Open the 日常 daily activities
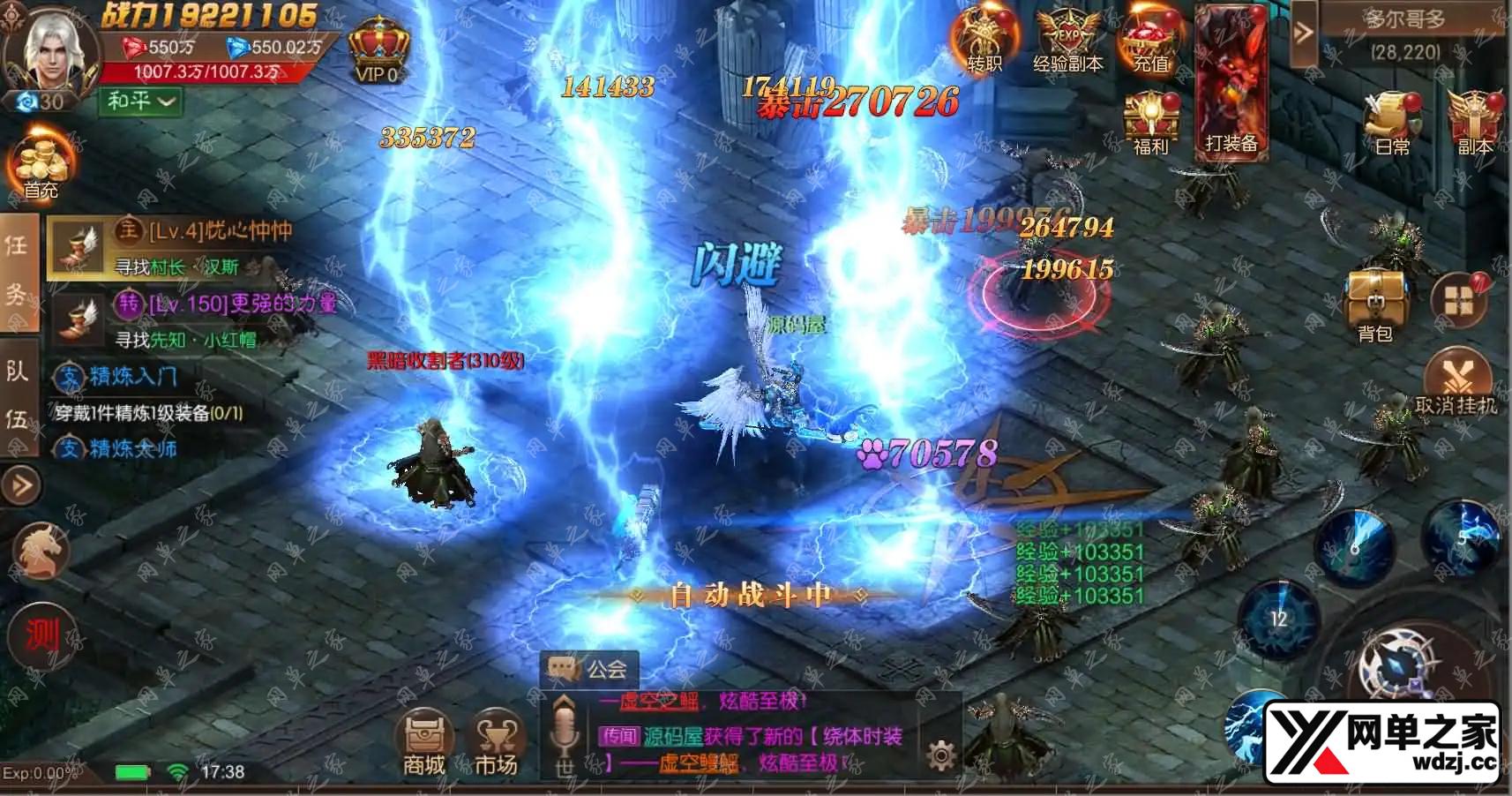 click(1392, 122)
